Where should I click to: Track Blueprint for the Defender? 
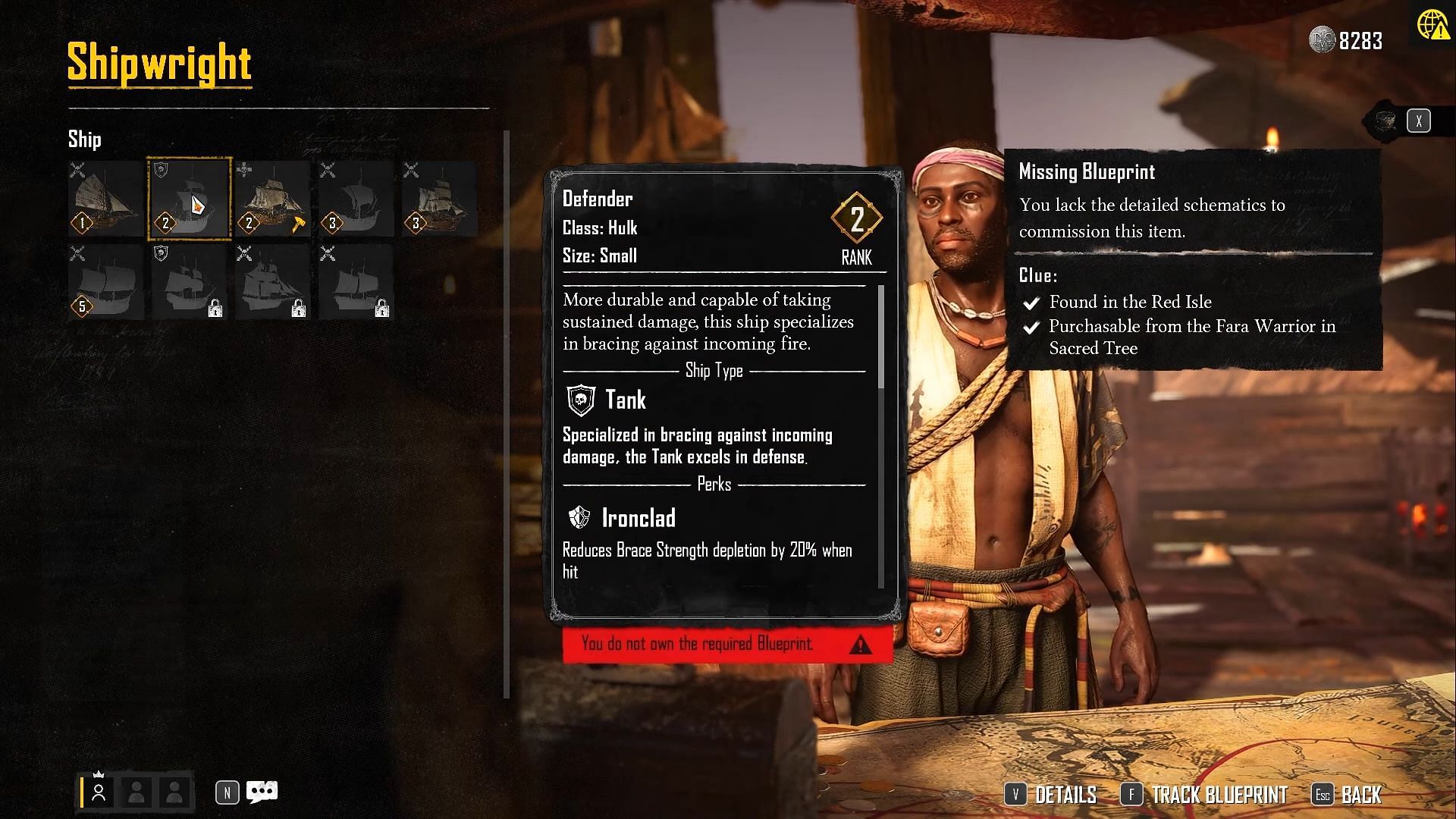[1204, 795]
